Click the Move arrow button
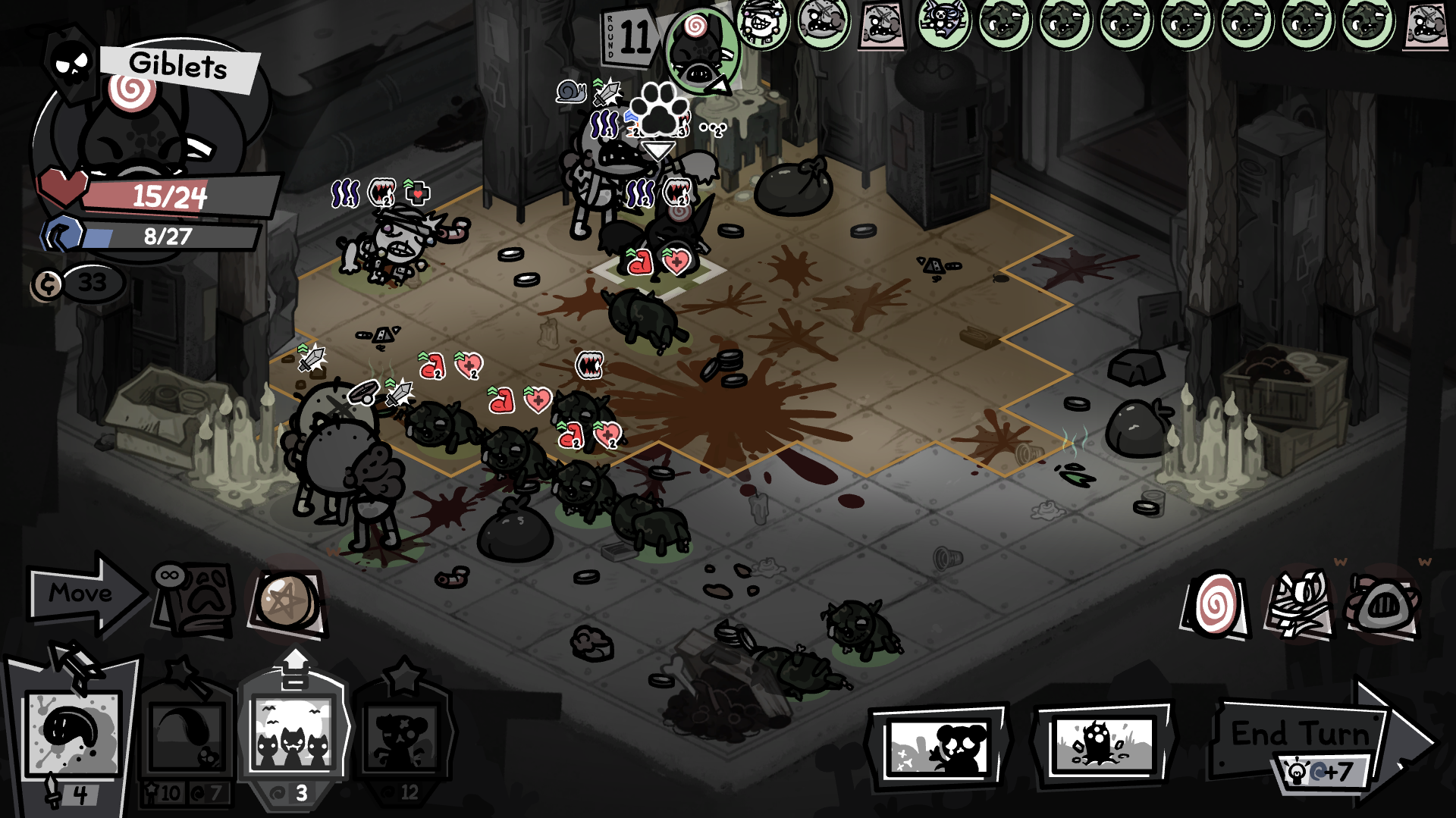This screenshot has height=818, width=1456. pyautogui.click(x=82, y=594)
